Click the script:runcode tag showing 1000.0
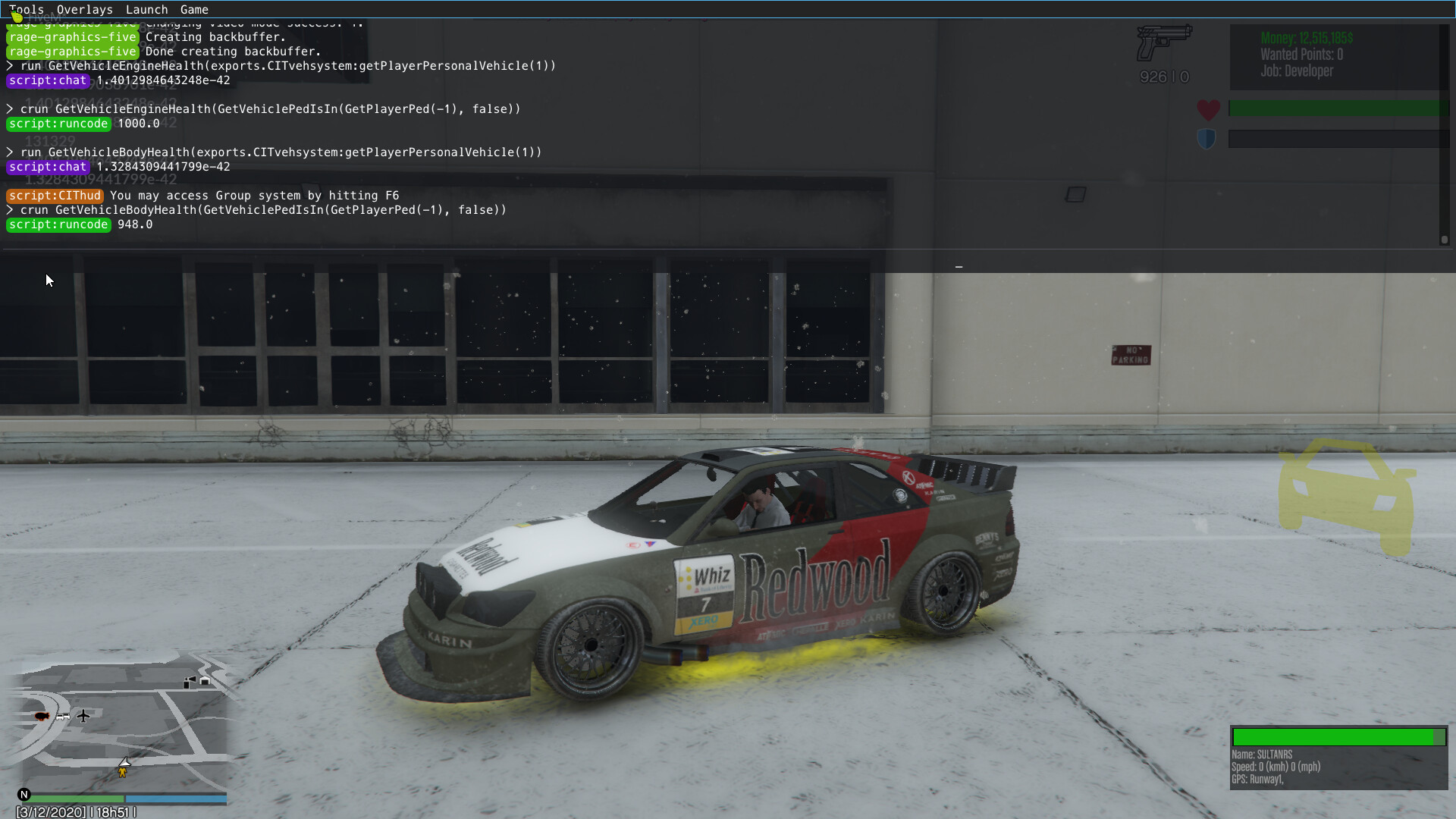Image resolution: width=1456 pixels, height=819 pixels. 58,124
